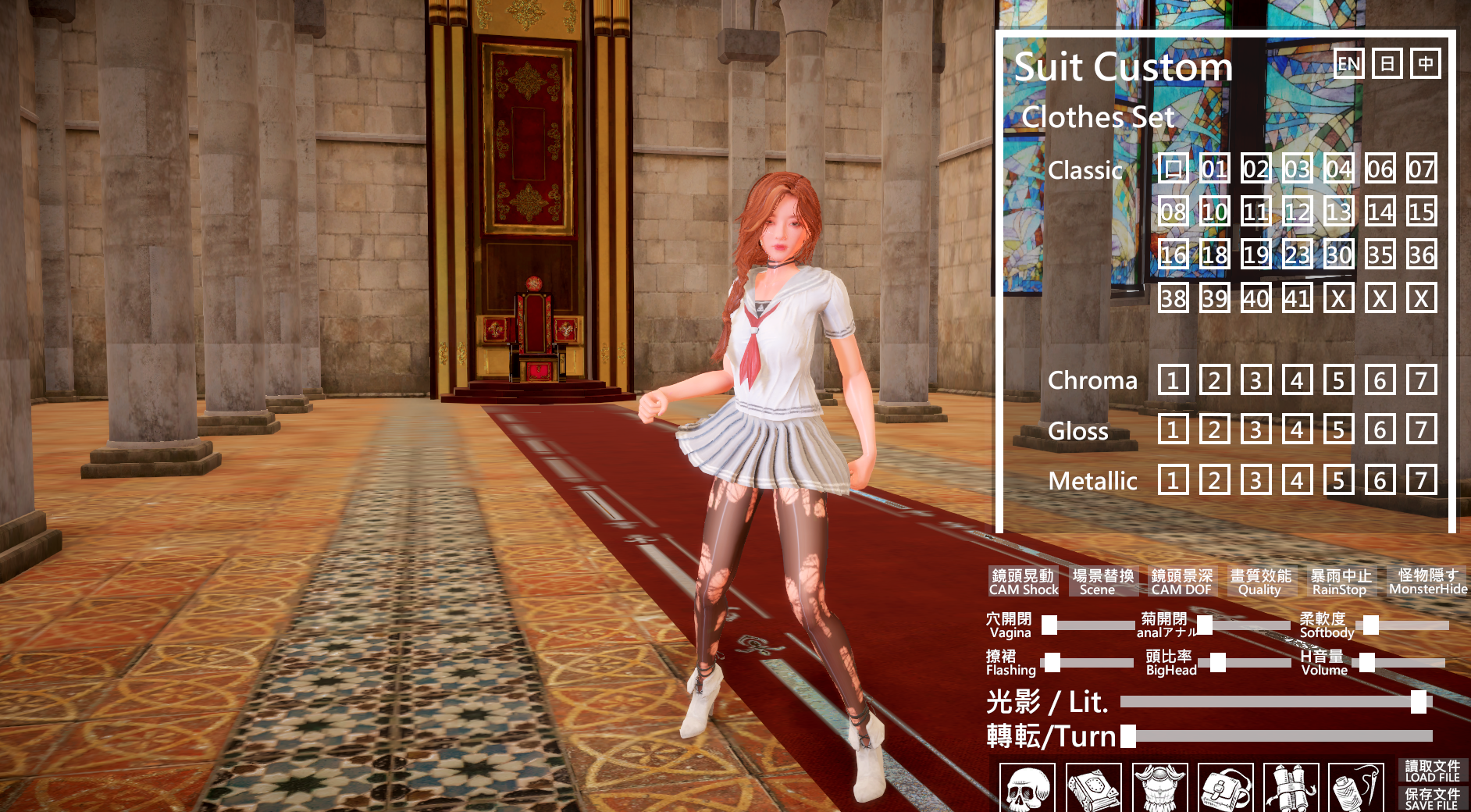This screenshot has height=812, width=1471.
Task: Set Gloss level to 7
Action: pyautogui.click(x=1421, y=429)
